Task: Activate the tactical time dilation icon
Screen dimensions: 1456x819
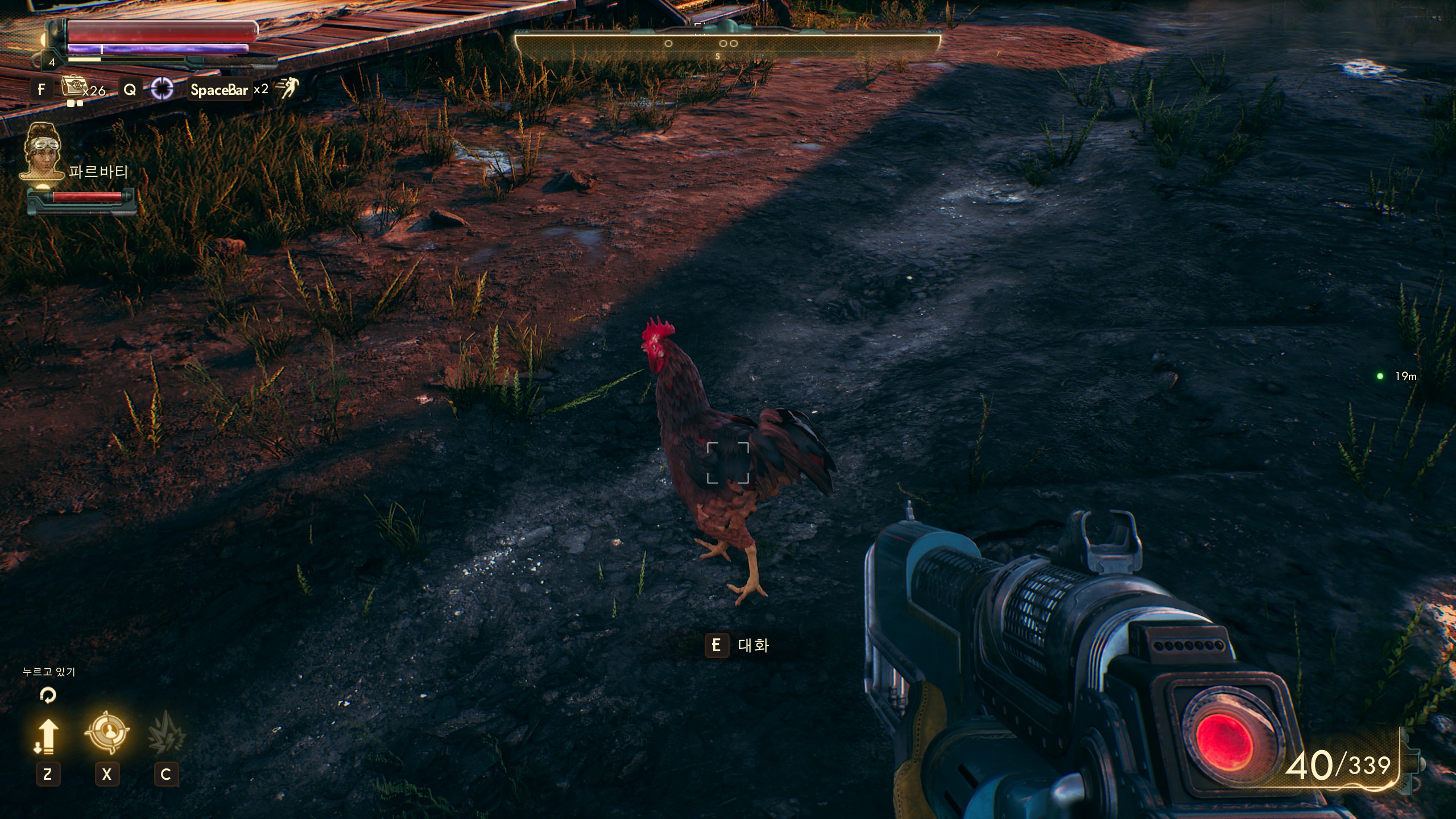Action: point(162,89)
